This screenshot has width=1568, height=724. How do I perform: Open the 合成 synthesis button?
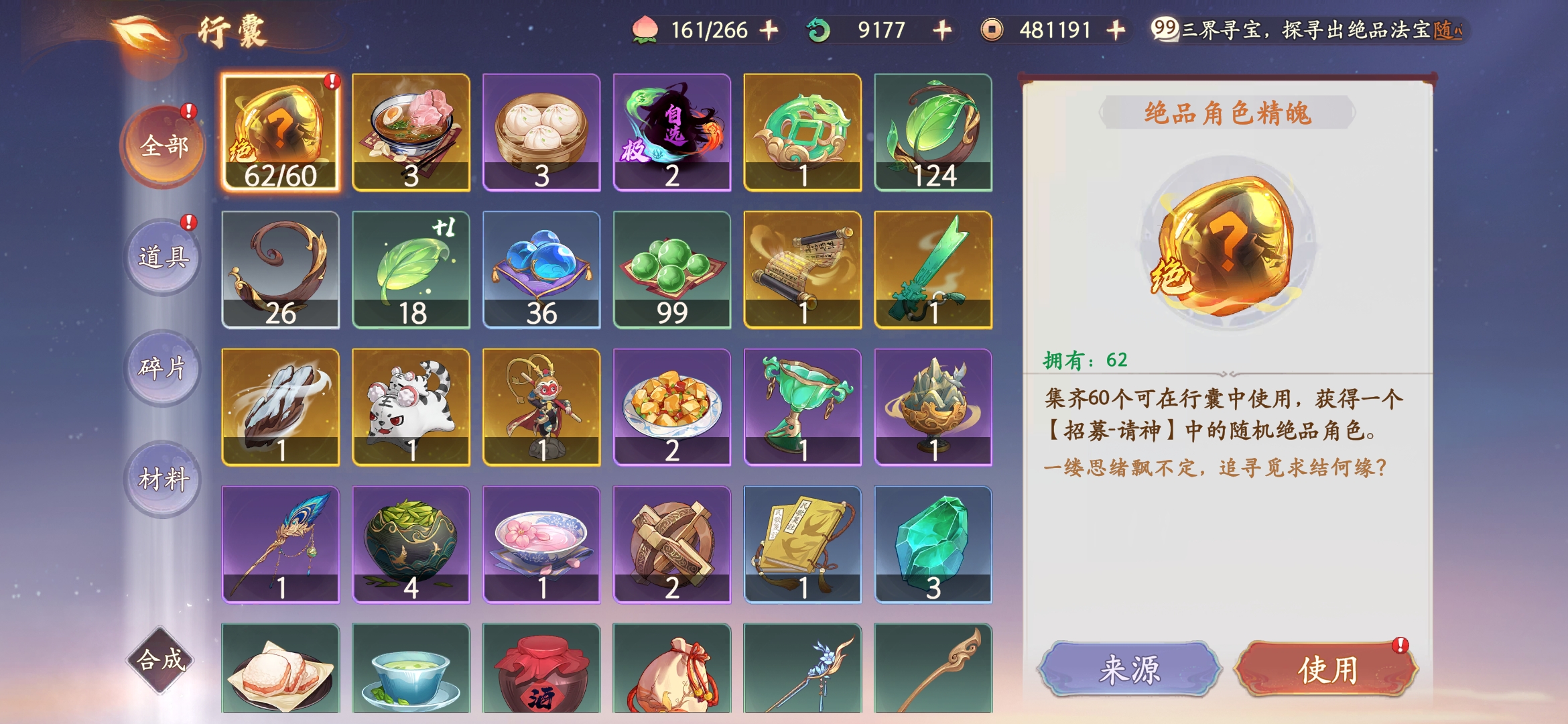161,660
